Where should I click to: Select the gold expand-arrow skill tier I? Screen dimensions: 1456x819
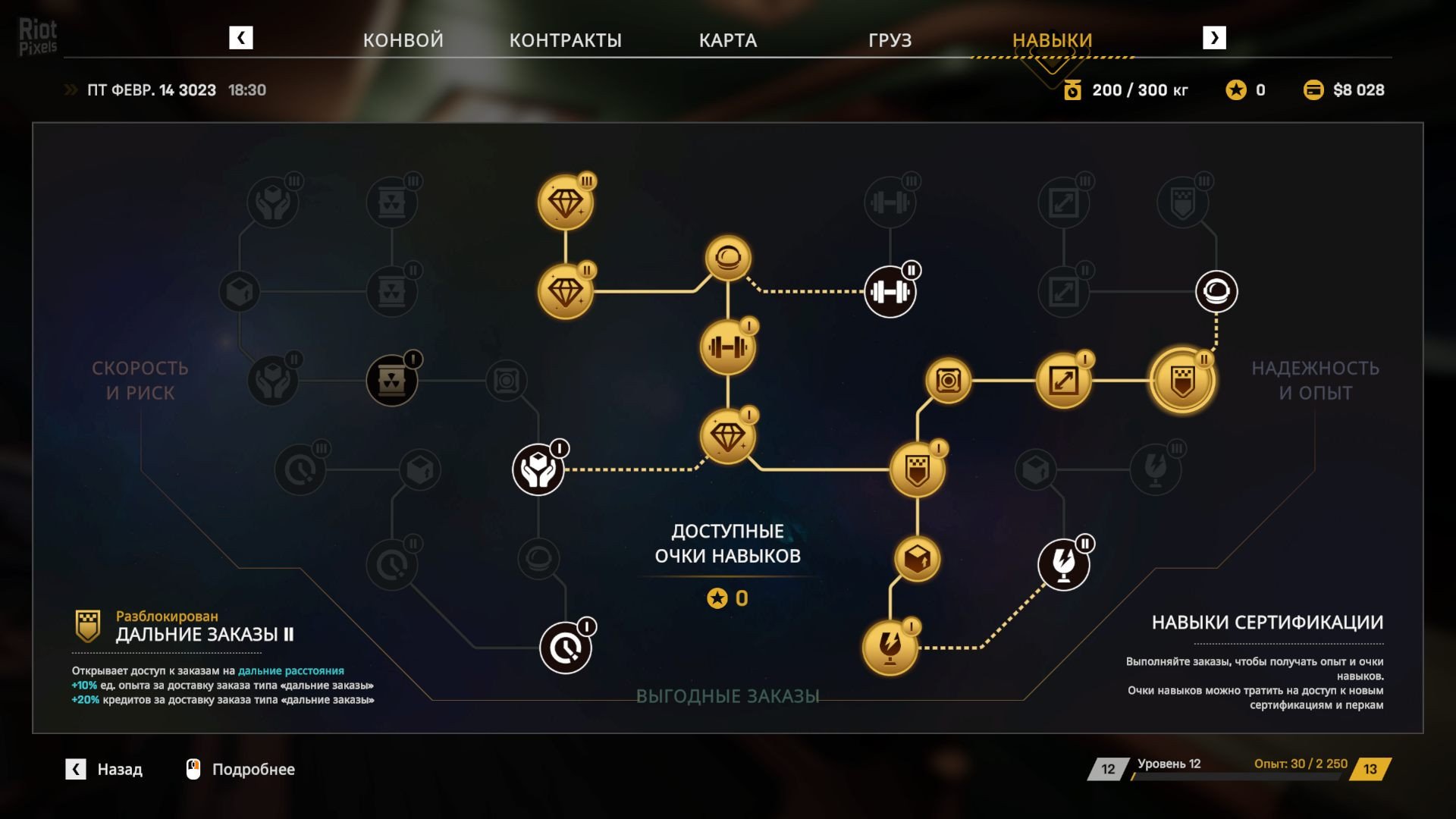(1063, 381)
